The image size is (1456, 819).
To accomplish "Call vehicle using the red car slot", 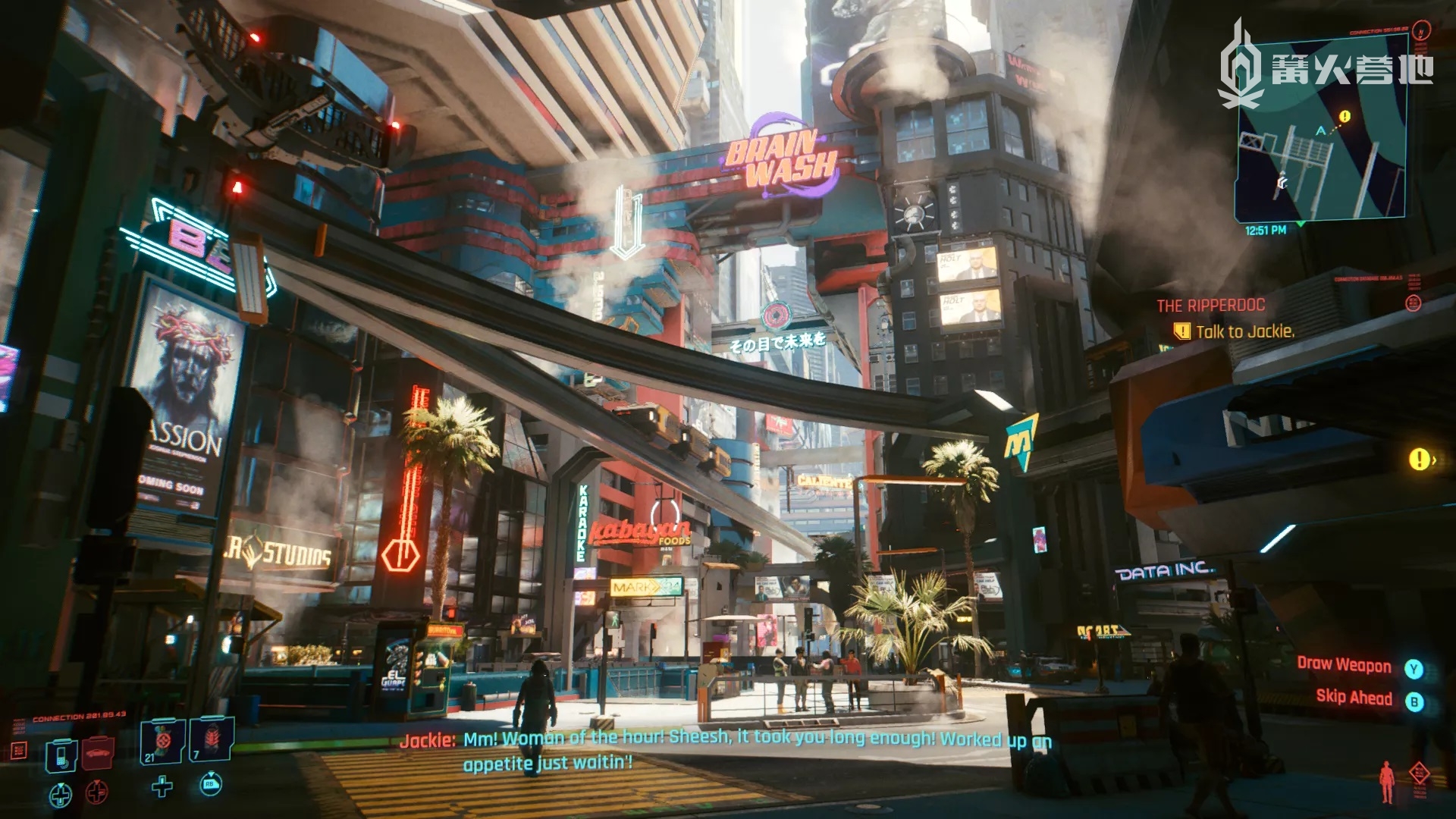I will 99,752.
